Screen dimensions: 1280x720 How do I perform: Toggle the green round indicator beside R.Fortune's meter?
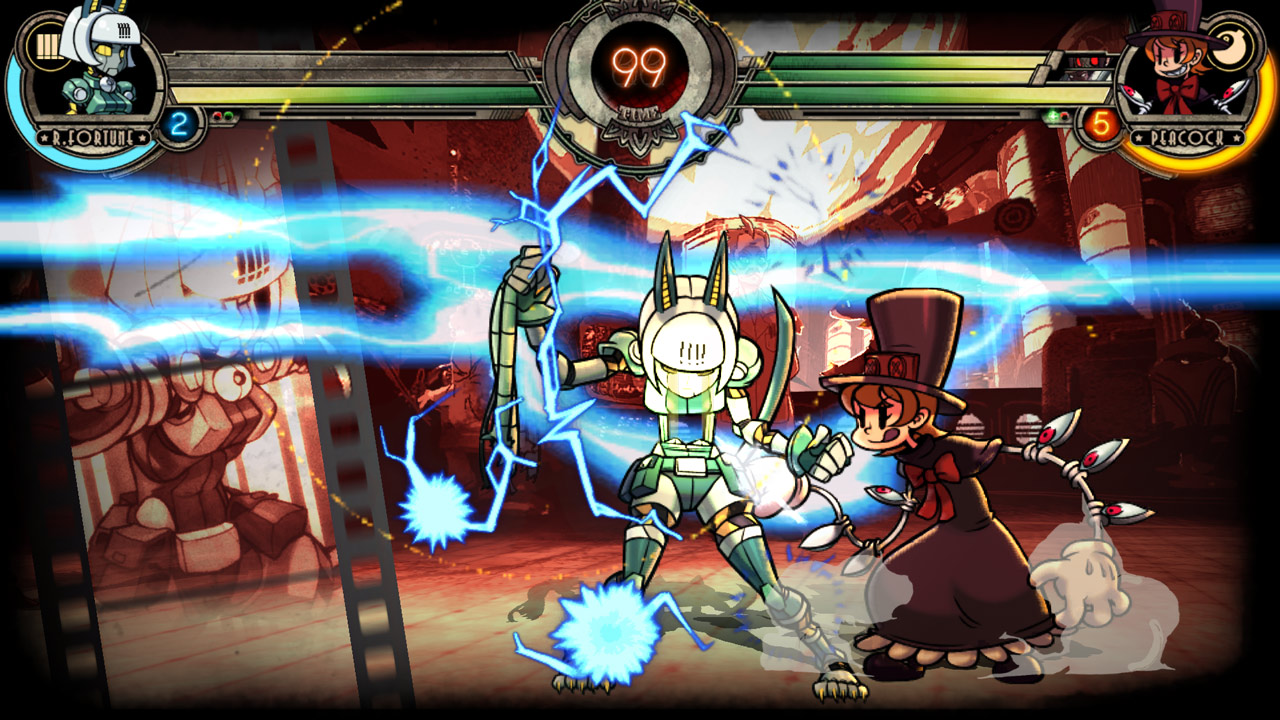point(228,115)
